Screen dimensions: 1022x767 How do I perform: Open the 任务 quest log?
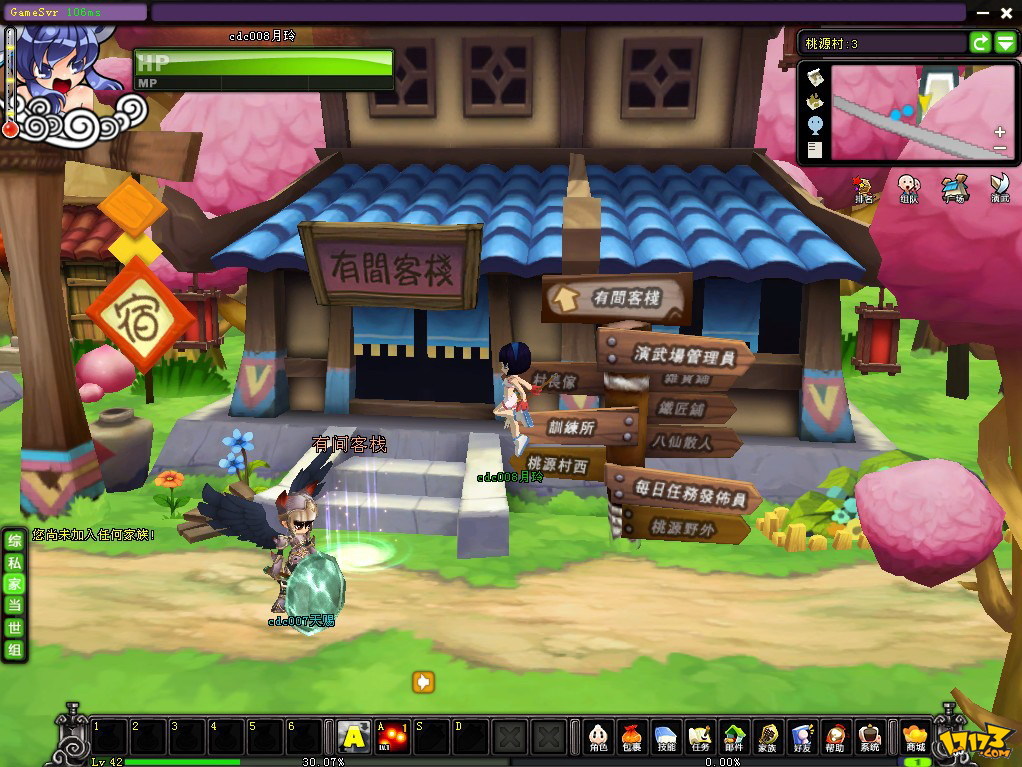click(x=700, y=737)
